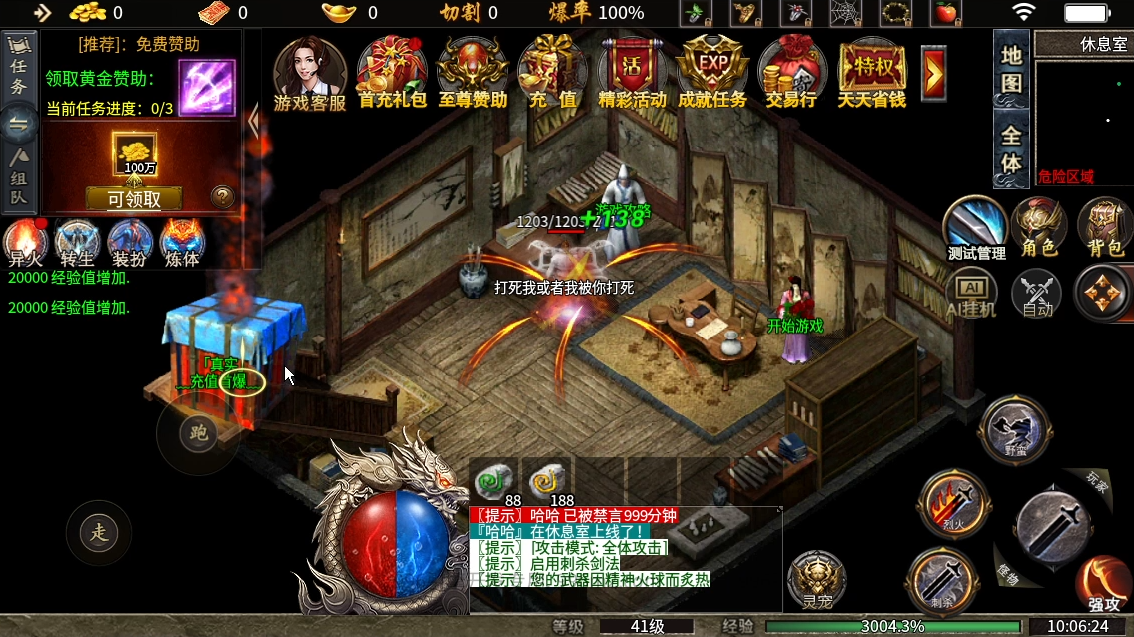This screenshot has width=1134, height=637.
Task: Open the 至尊赞助 sponsorship menu
Action: [472, 70]
